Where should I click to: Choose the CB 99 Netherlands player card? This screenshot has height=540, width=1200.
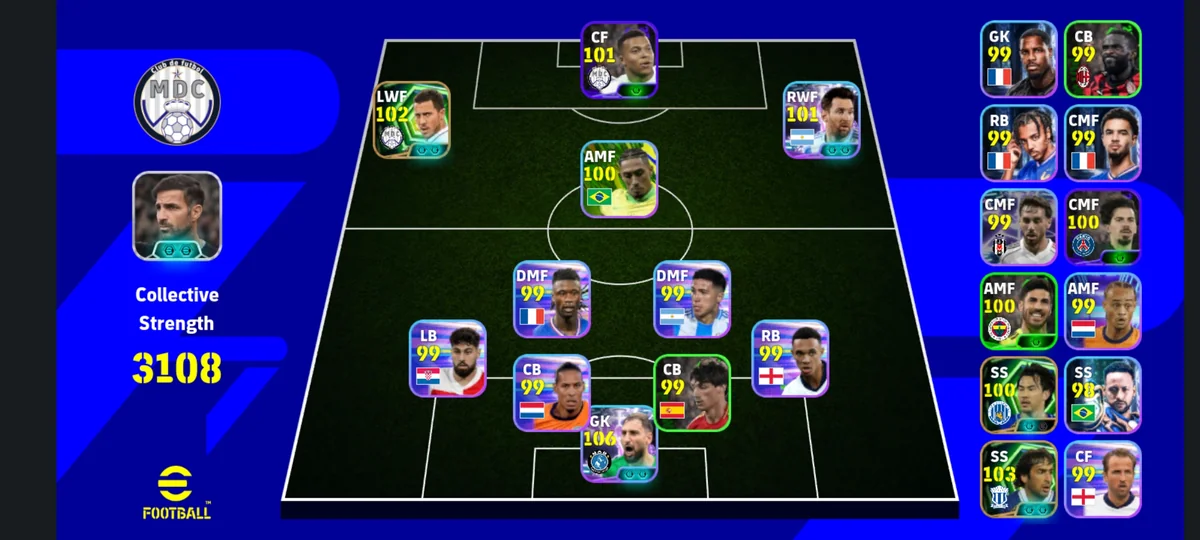point(552,393)
